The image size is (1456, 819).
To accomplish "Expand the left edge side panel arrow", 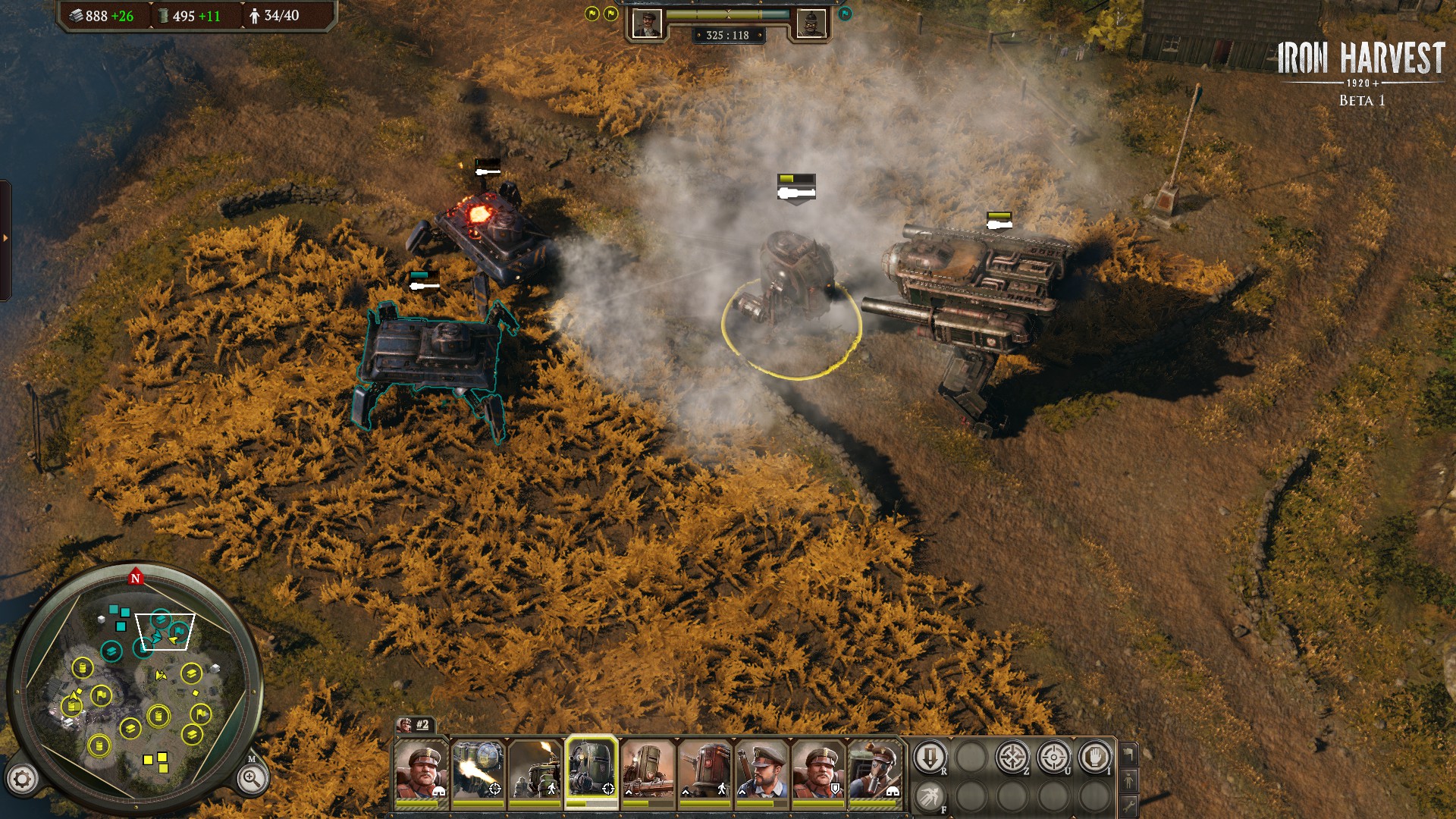I will (x=5, y=238).
